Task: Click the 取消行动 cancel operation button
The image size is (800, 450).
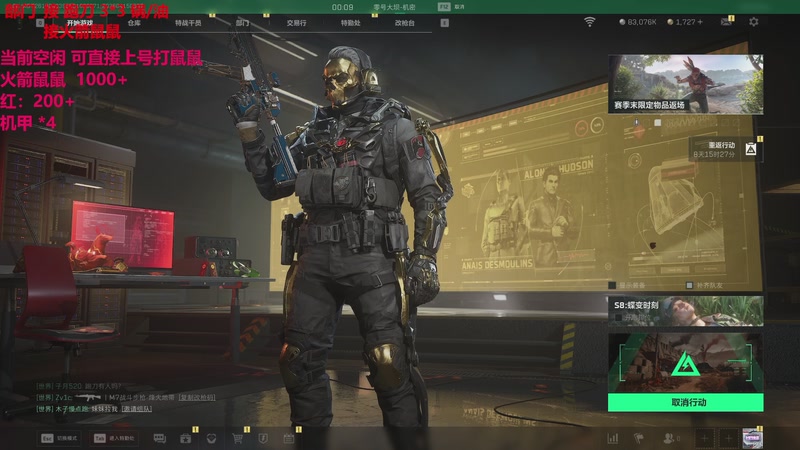Action: 686,402
